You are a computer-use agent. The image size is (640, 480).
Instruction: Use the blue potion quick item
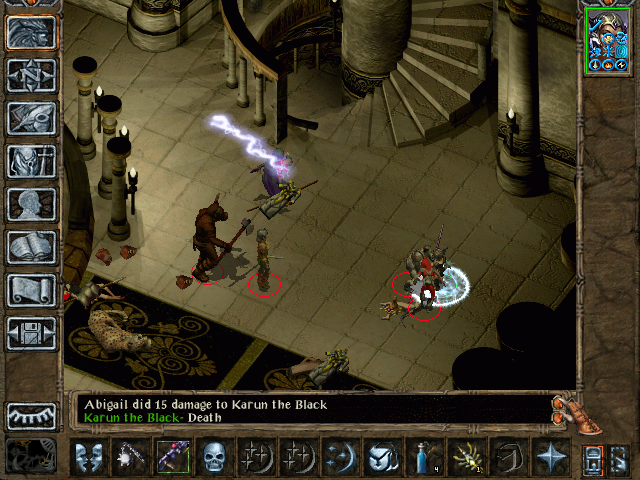pyautogui.click(x=423, y=457)
